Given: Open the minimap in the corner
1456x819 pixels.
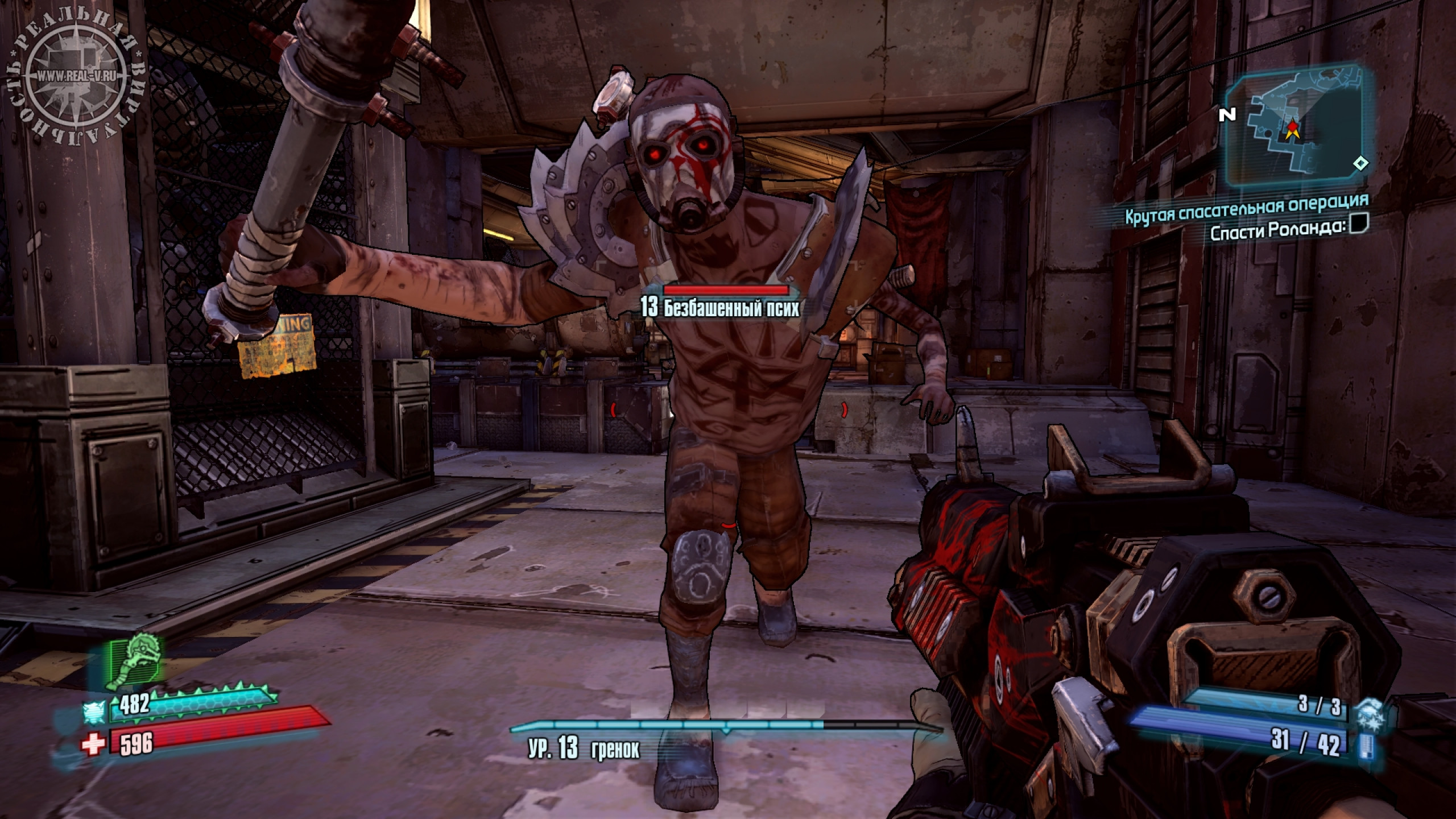Looking at the screenshot, I should pos(1298,131).
